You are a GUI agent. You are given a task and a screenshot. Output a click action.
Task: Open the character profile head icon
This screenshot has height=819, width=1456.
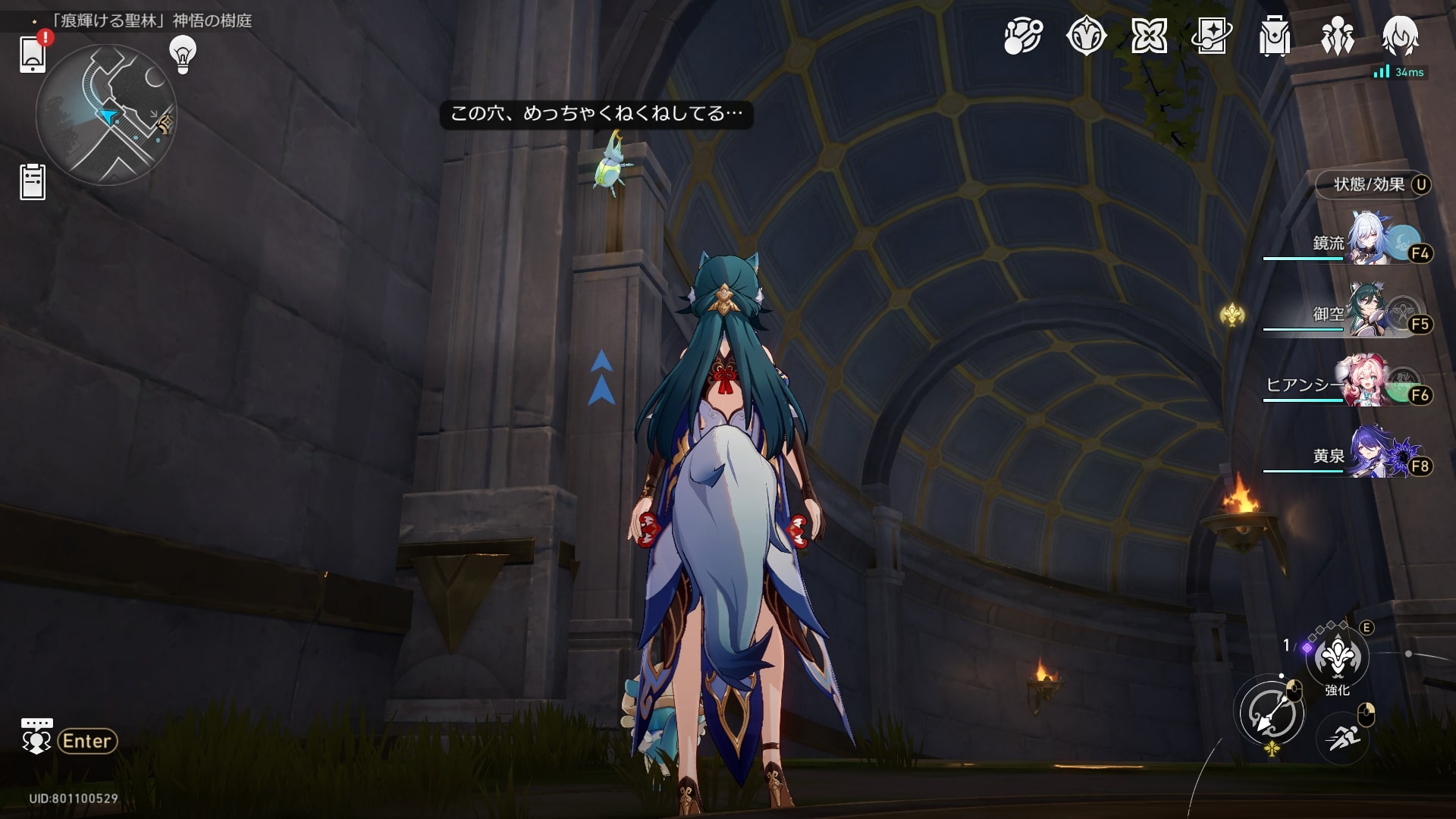(1400, 36)
